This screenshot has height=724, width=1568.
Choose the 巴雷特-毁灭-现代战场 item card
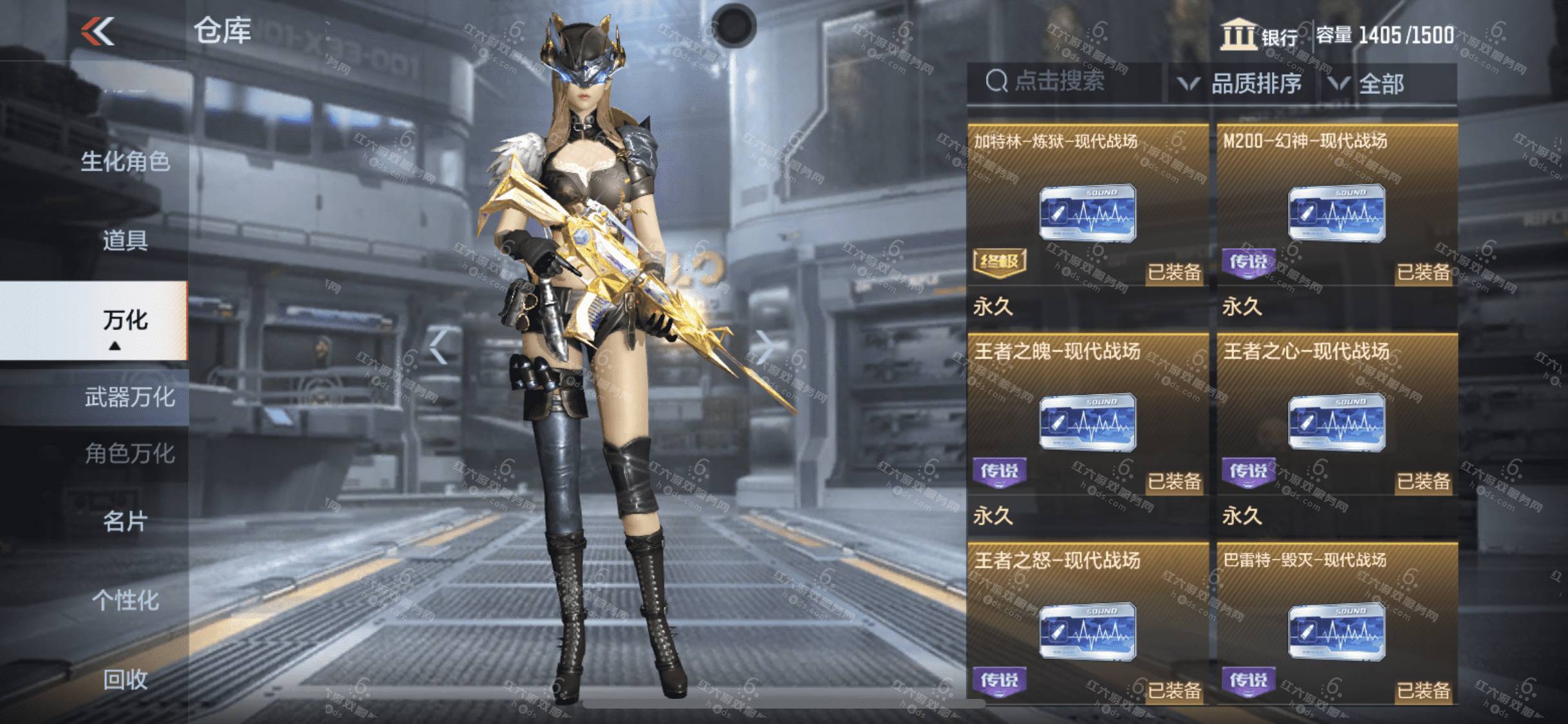pyautogui.click(x=1336, y=629)
